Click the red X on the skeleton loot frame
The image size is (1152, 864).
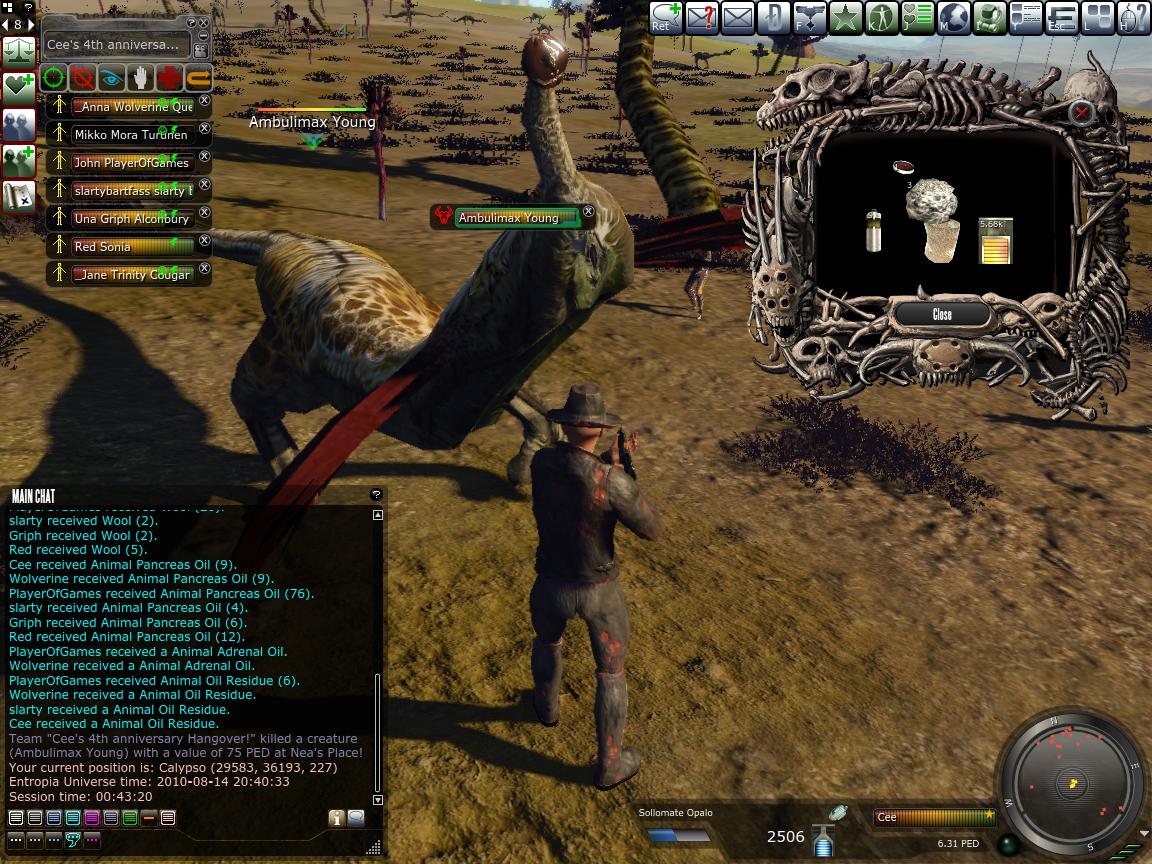click(1081, 113)
